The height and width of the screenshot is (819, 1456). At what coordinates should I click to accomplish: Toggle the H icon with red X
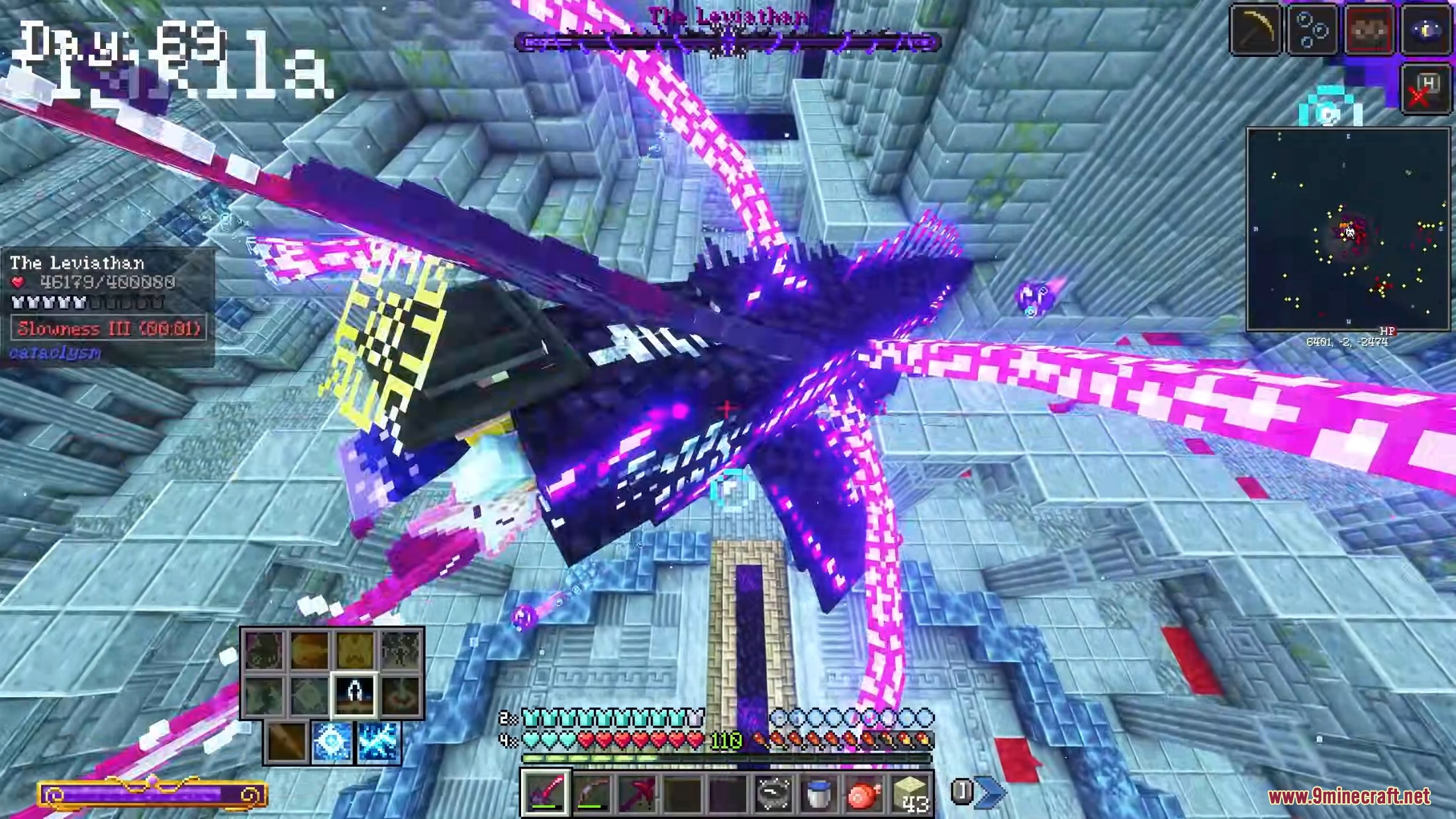click(x=1424, y=91)
